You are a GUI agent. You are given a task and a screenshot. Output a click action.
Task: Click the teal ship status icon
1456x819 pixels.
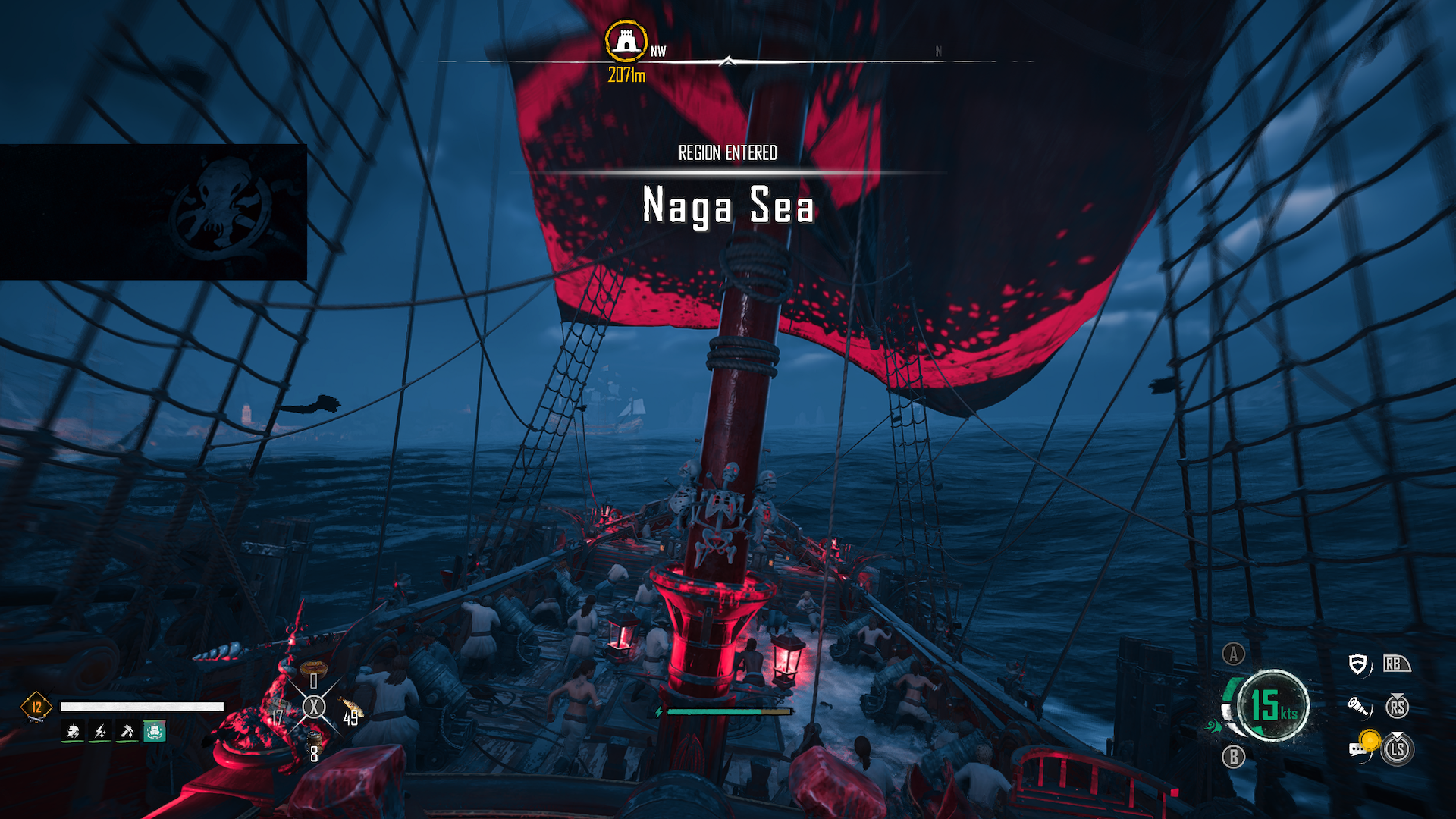click(x=155, y=731)
